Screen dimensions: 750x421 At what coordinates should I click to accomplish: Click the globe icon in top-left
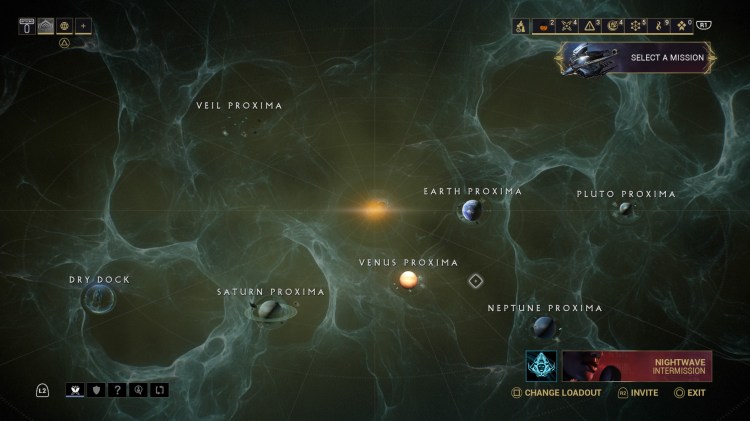click(64, 26)
